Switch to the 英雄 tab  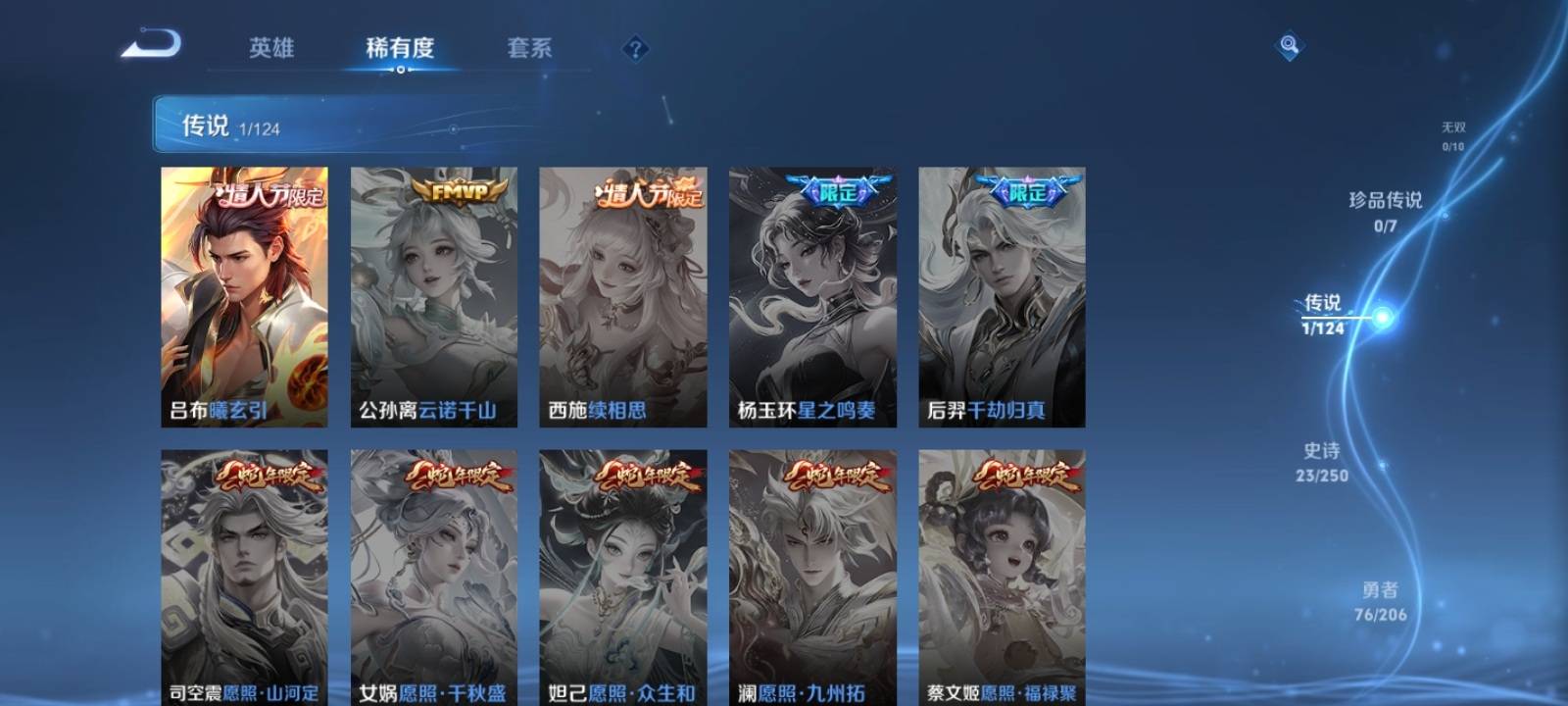(271, 48)
